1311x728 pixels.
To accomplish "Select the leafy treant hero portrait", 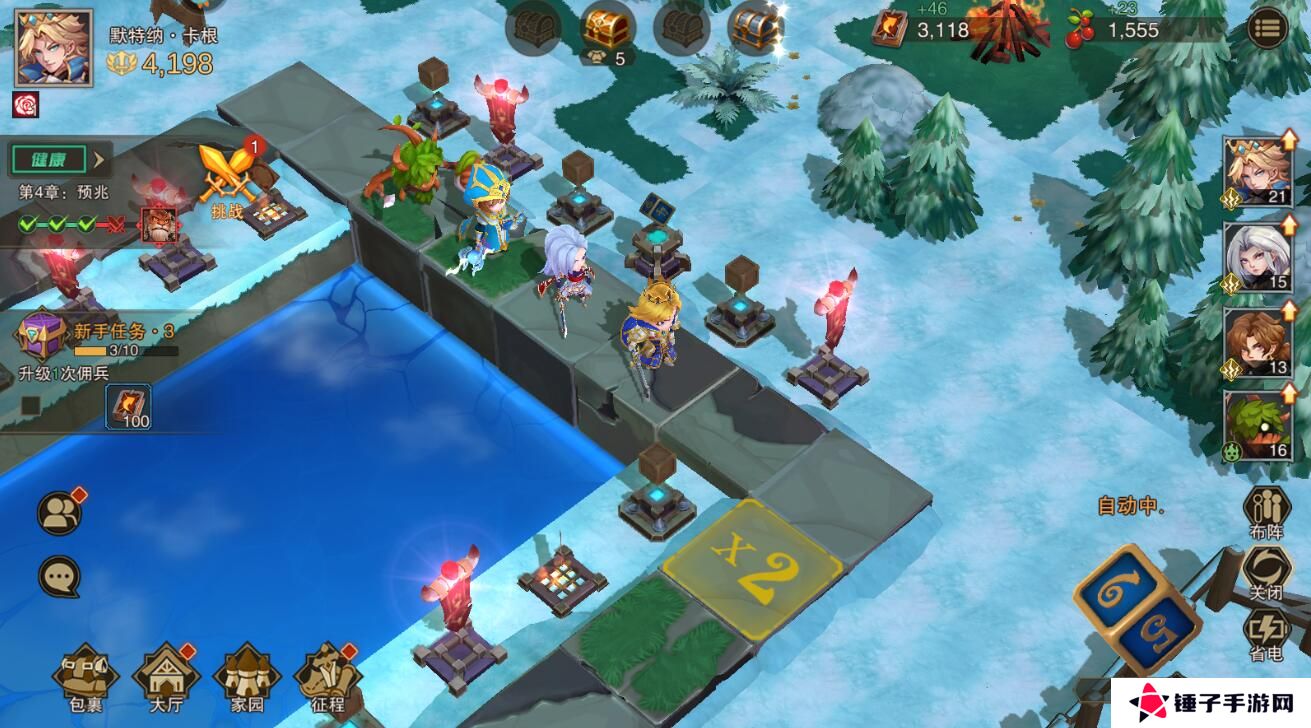I will [x=1260, y=425].
